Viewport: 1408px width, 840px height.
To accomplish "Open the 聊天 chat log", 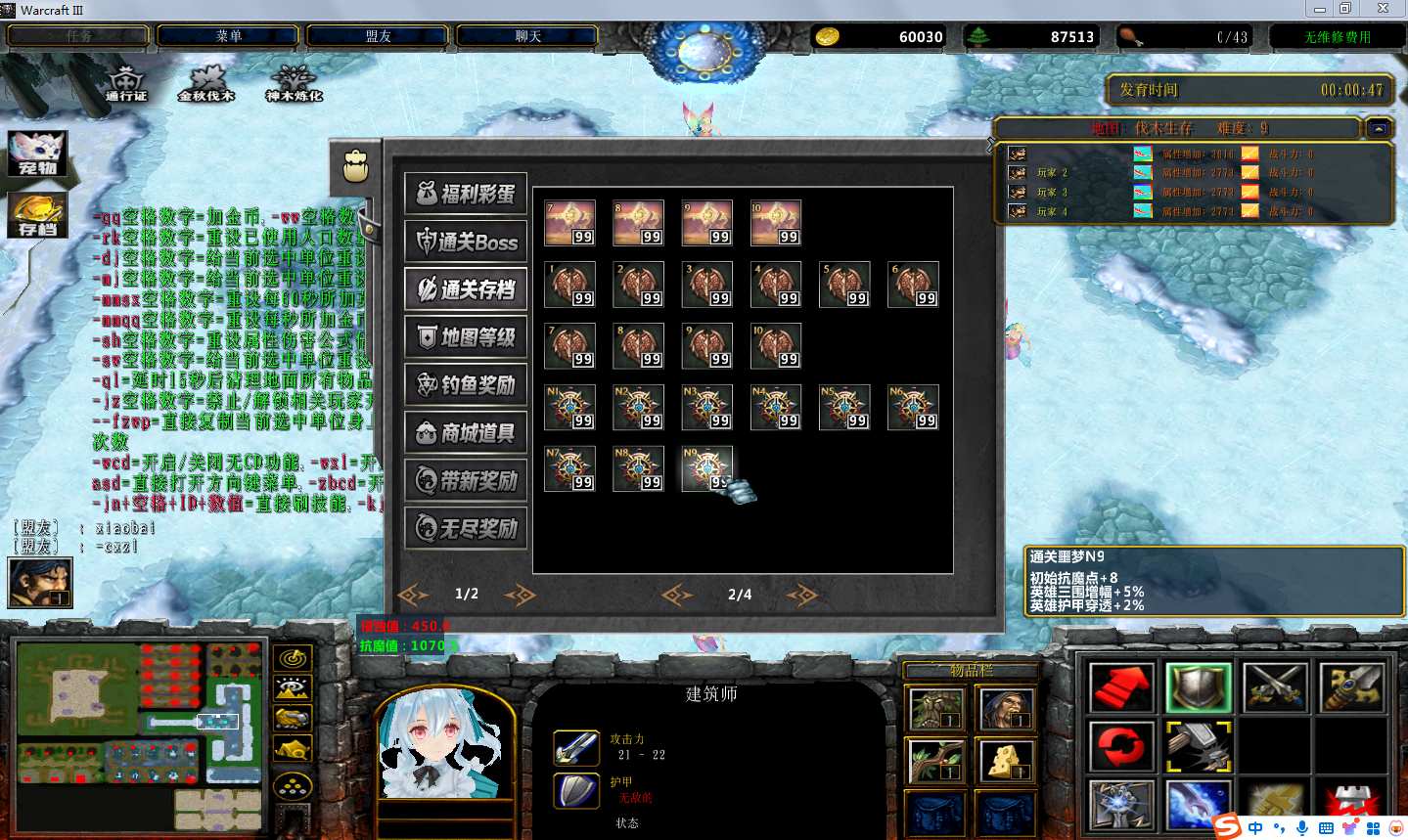I will click(527, 36).
